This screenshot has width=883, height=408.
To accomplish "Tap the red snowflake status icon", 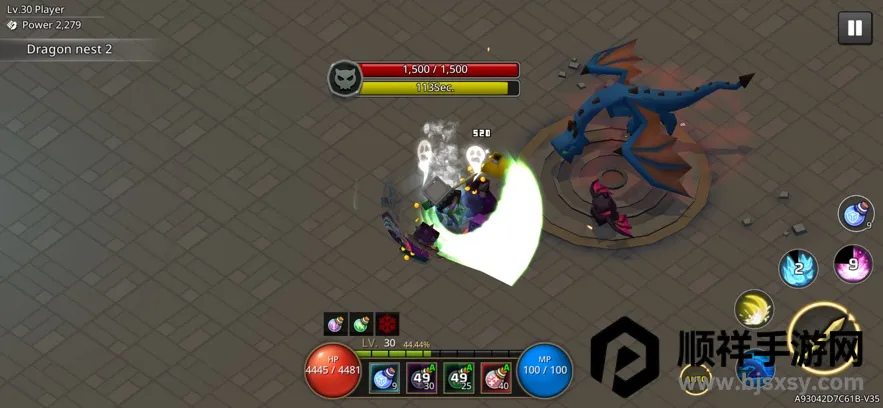I will point(387,324).
